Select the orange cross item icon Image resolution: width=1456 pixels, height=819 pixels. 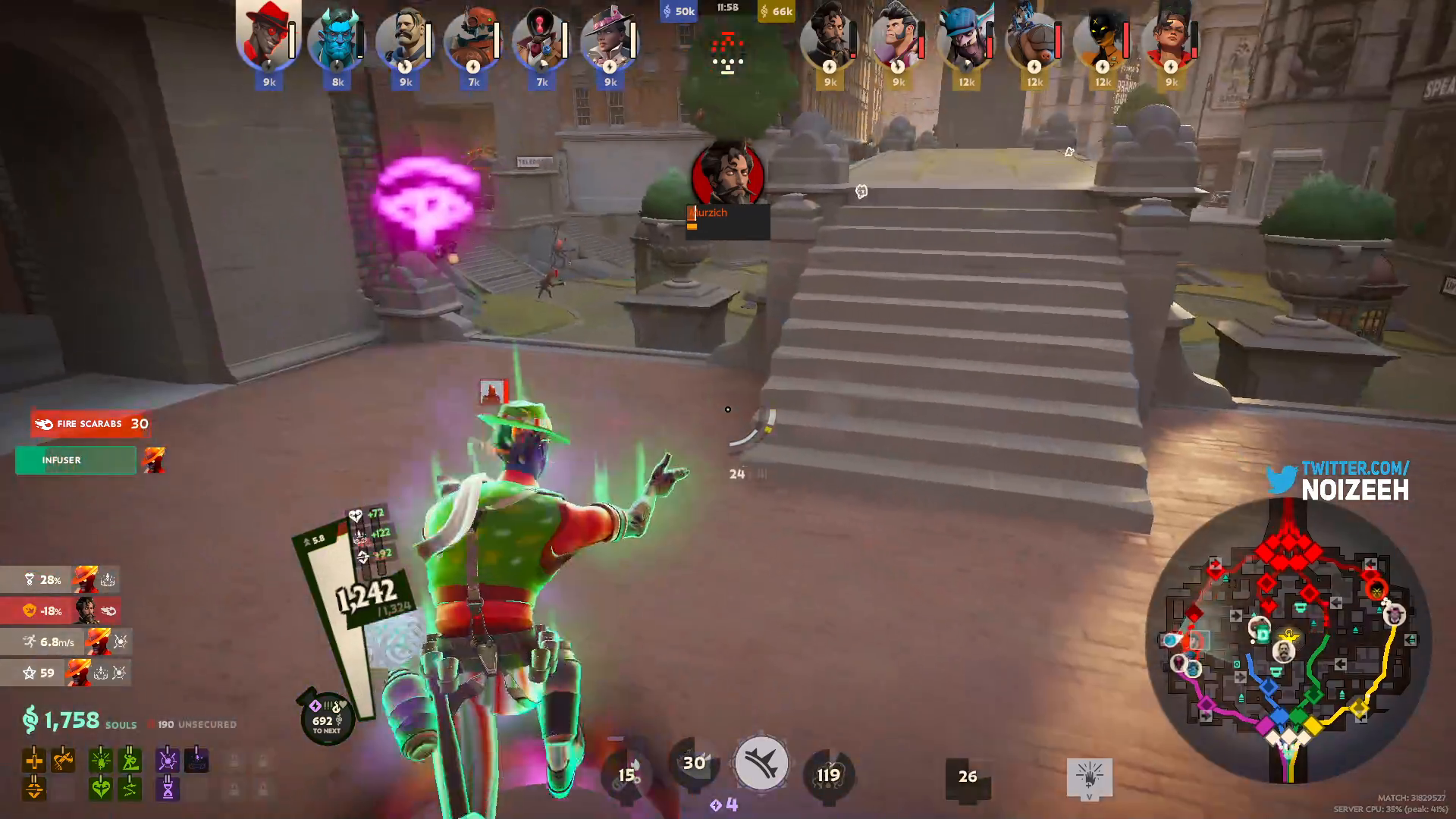point(34,760)
